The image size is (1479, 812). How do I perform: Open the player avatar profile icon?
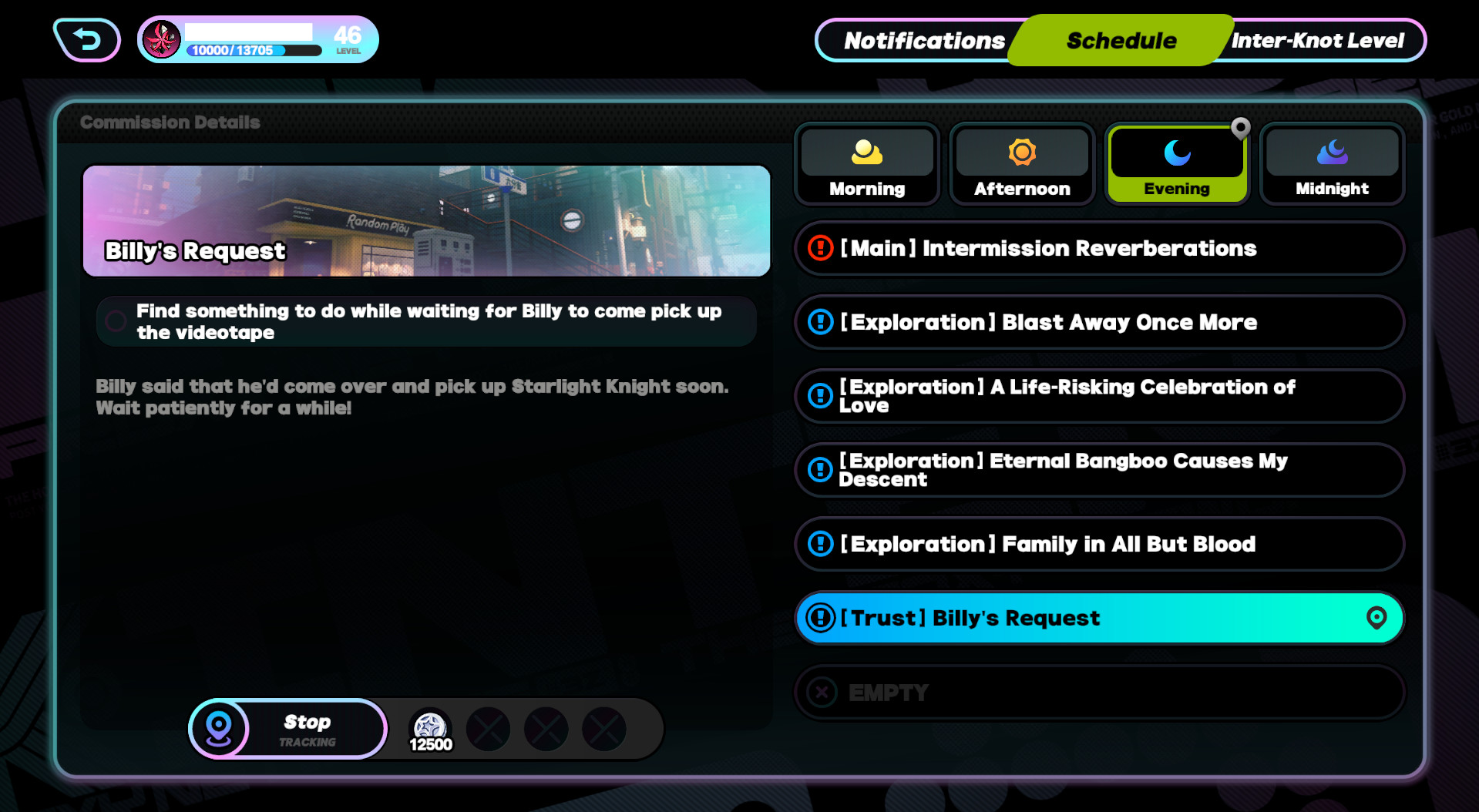pos(161,37)
